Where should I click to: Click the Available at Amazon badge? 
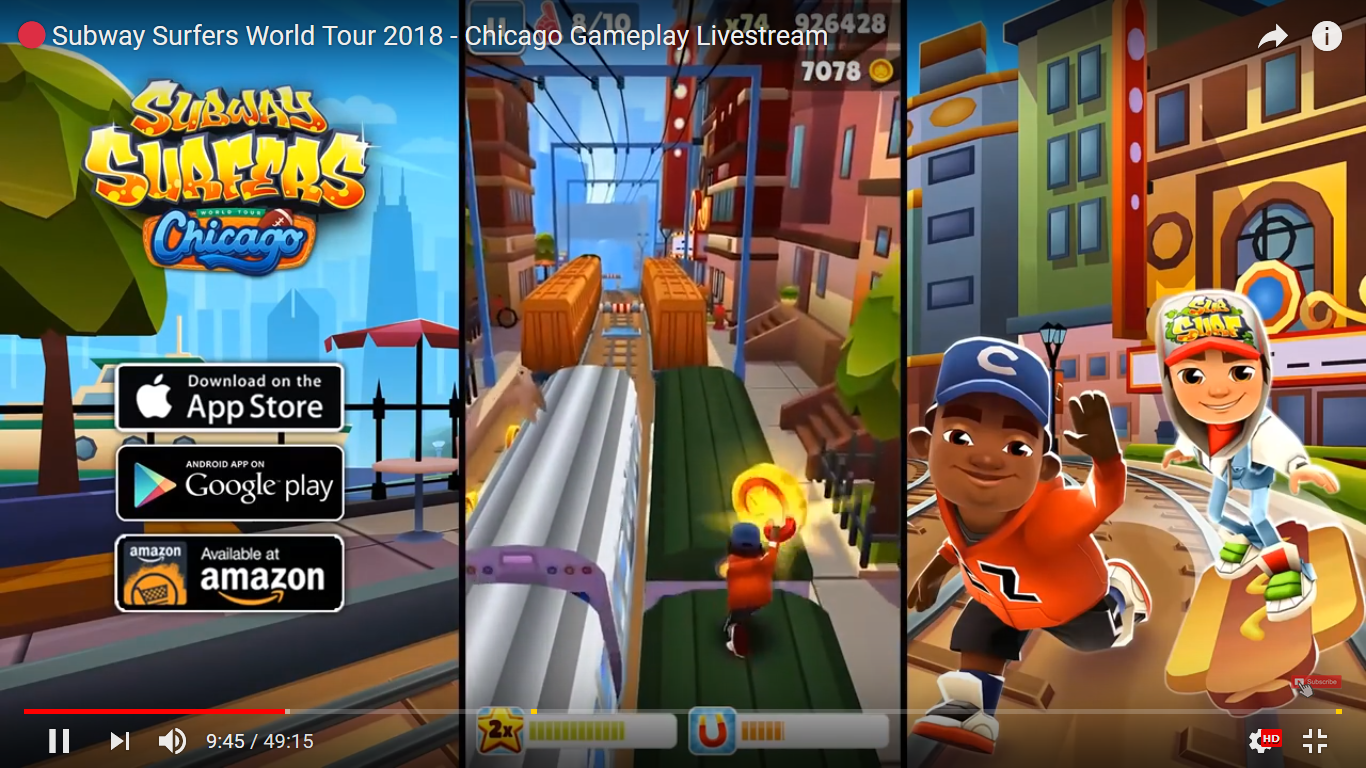(x=230, y=571)
